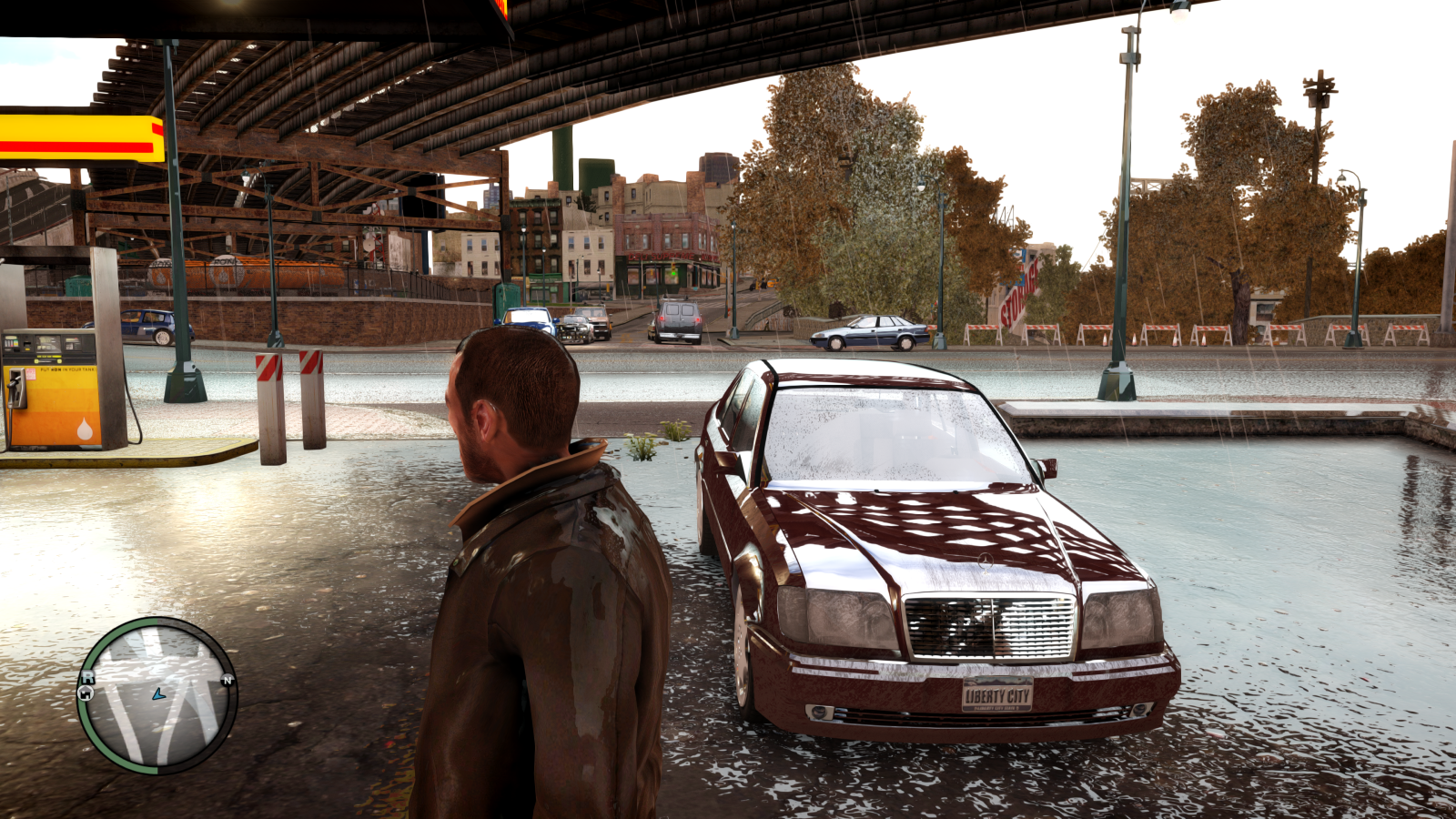Click the North compass marker on the minimap
1456x819 pixels.
coord(227,680)
